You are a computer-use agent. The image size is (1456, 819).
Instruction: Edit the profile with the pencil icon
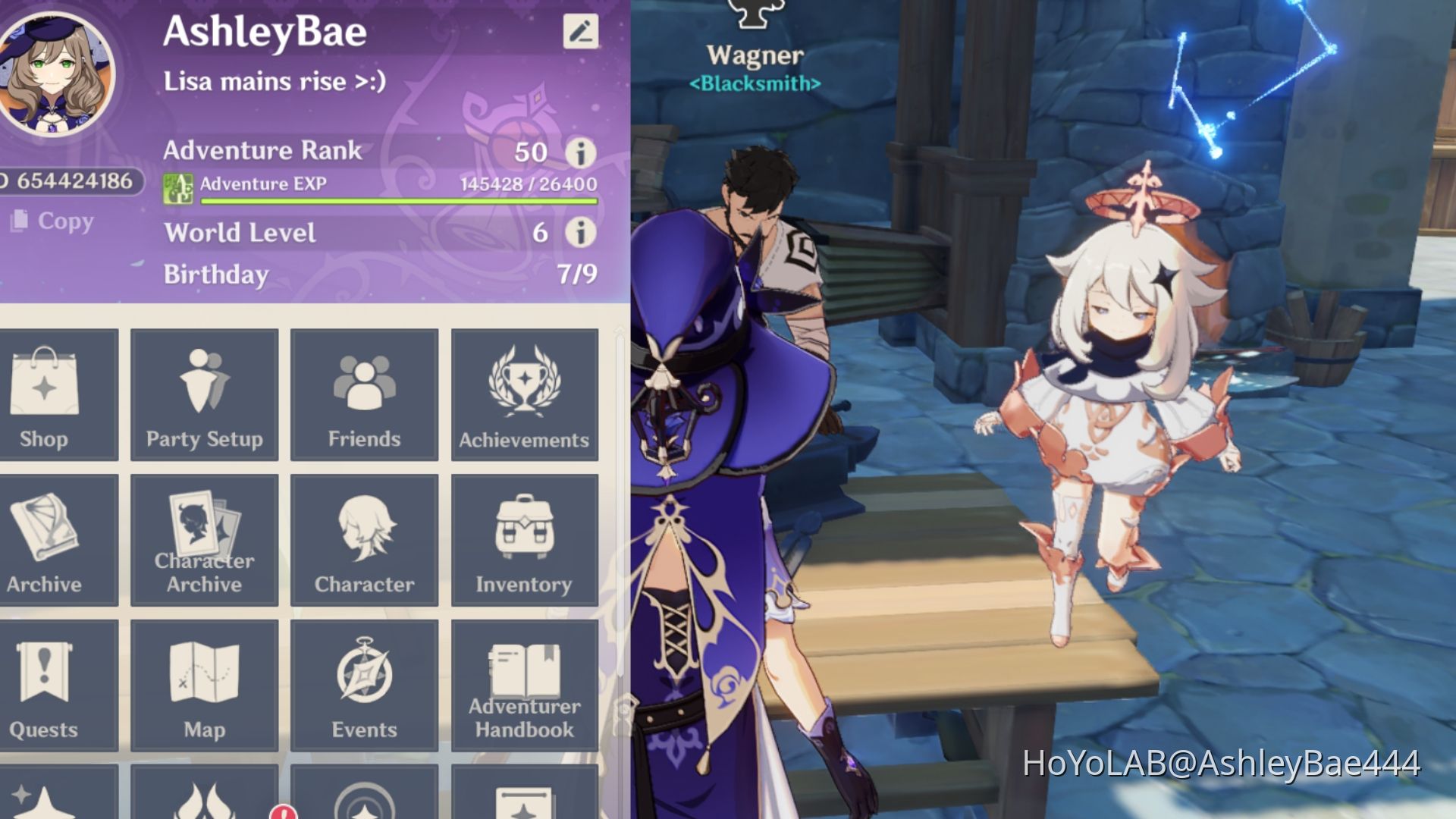[579, 32]
